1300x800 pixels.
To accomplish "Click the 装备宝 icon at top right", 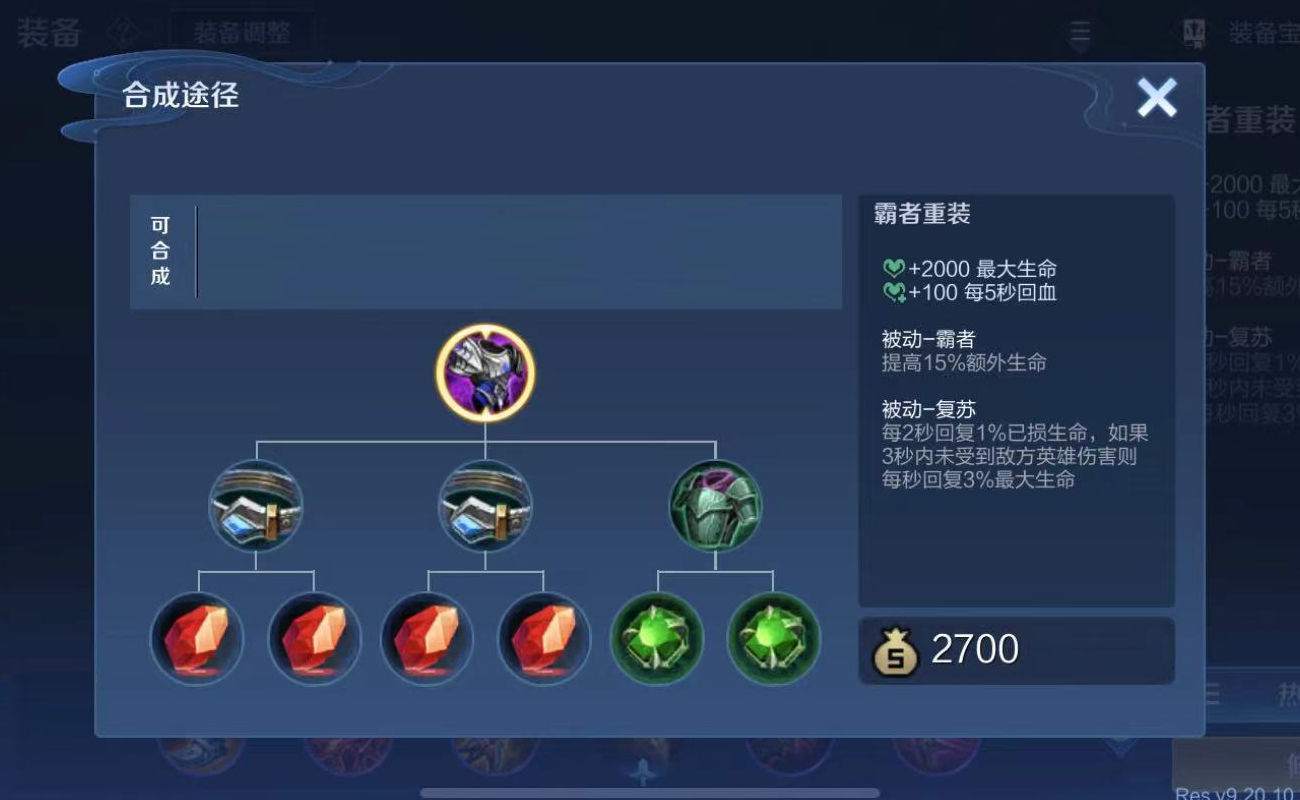I will tap(1192, 30).
